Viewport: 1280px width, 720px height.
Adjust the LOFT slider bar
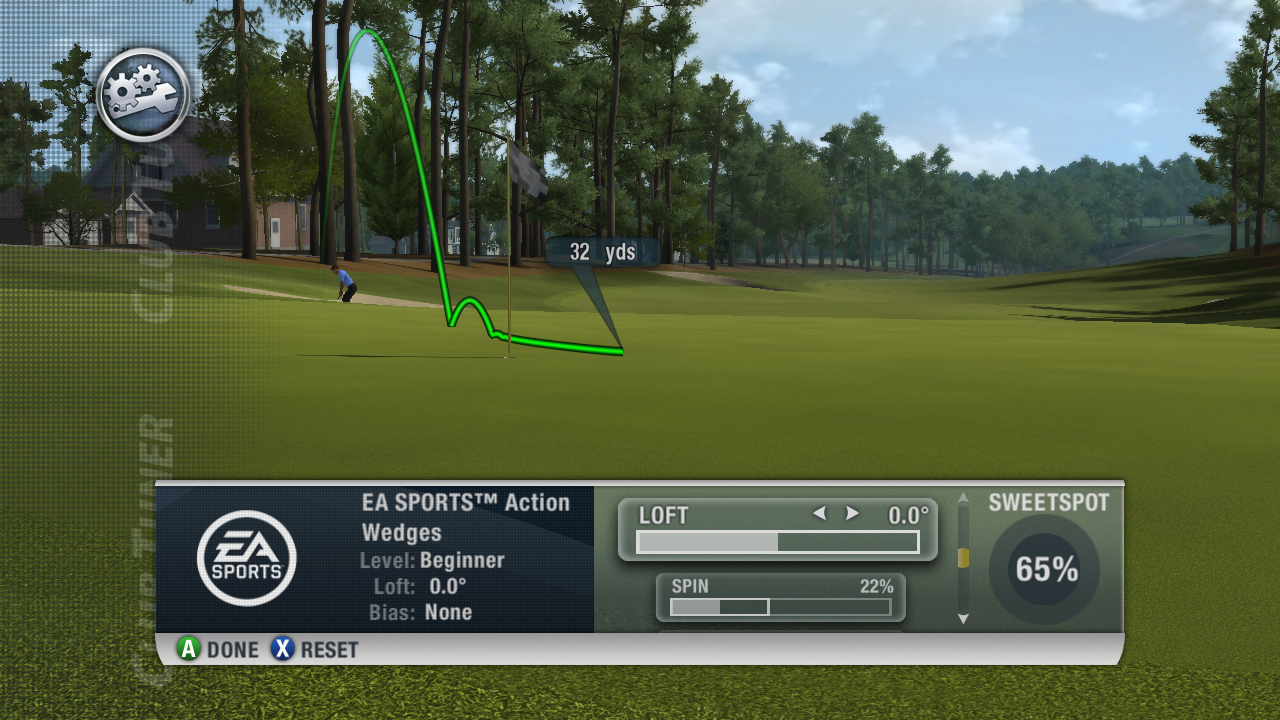[777, 542]
